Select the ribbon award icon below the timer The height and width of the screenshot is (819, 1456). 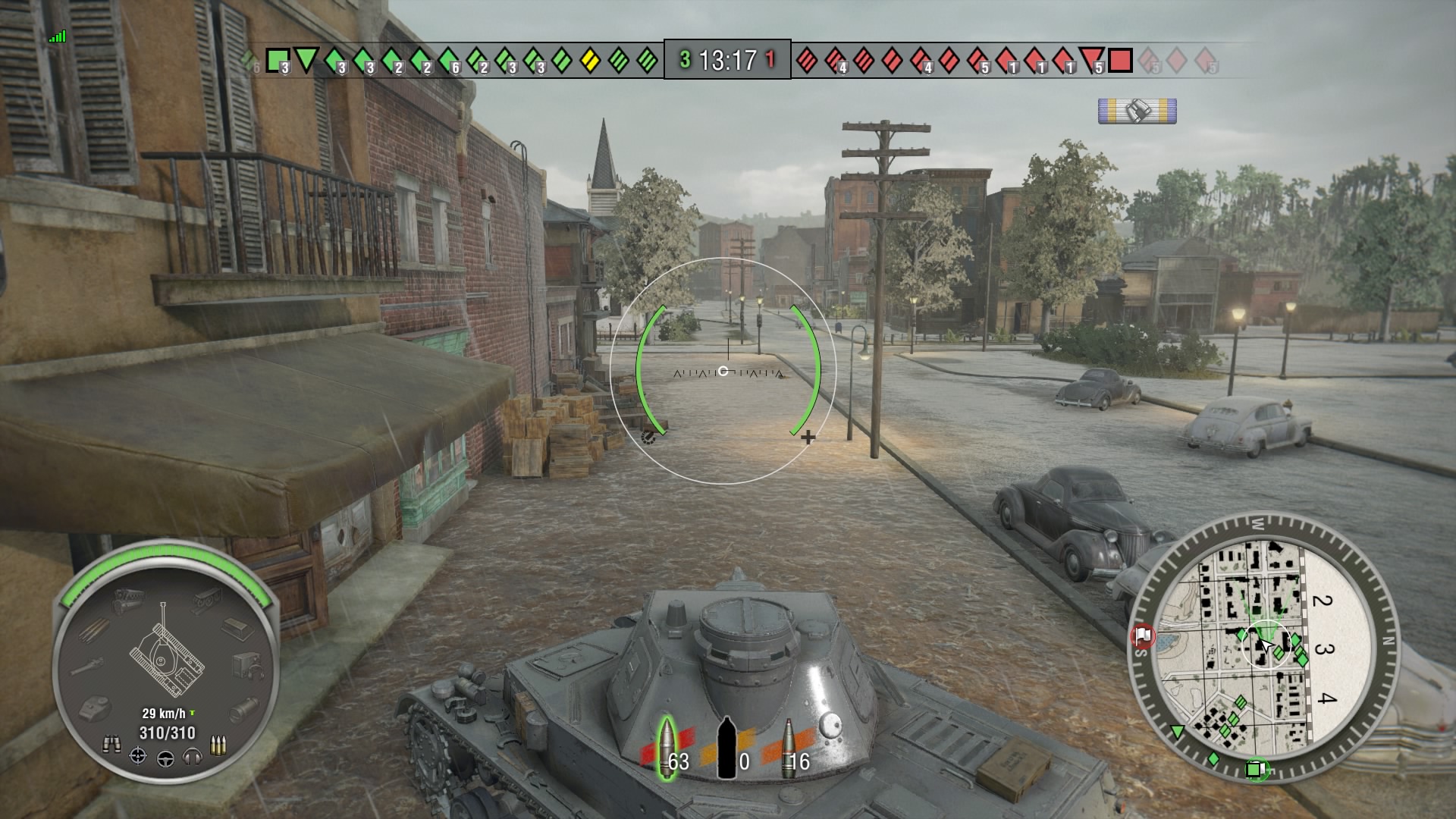click(x=1136, y=111)
